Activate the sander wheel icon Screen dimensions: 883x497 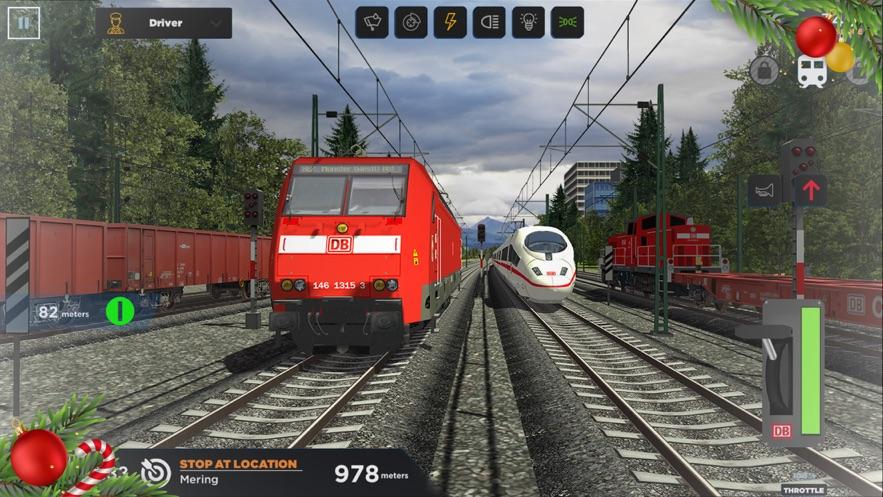410,22
